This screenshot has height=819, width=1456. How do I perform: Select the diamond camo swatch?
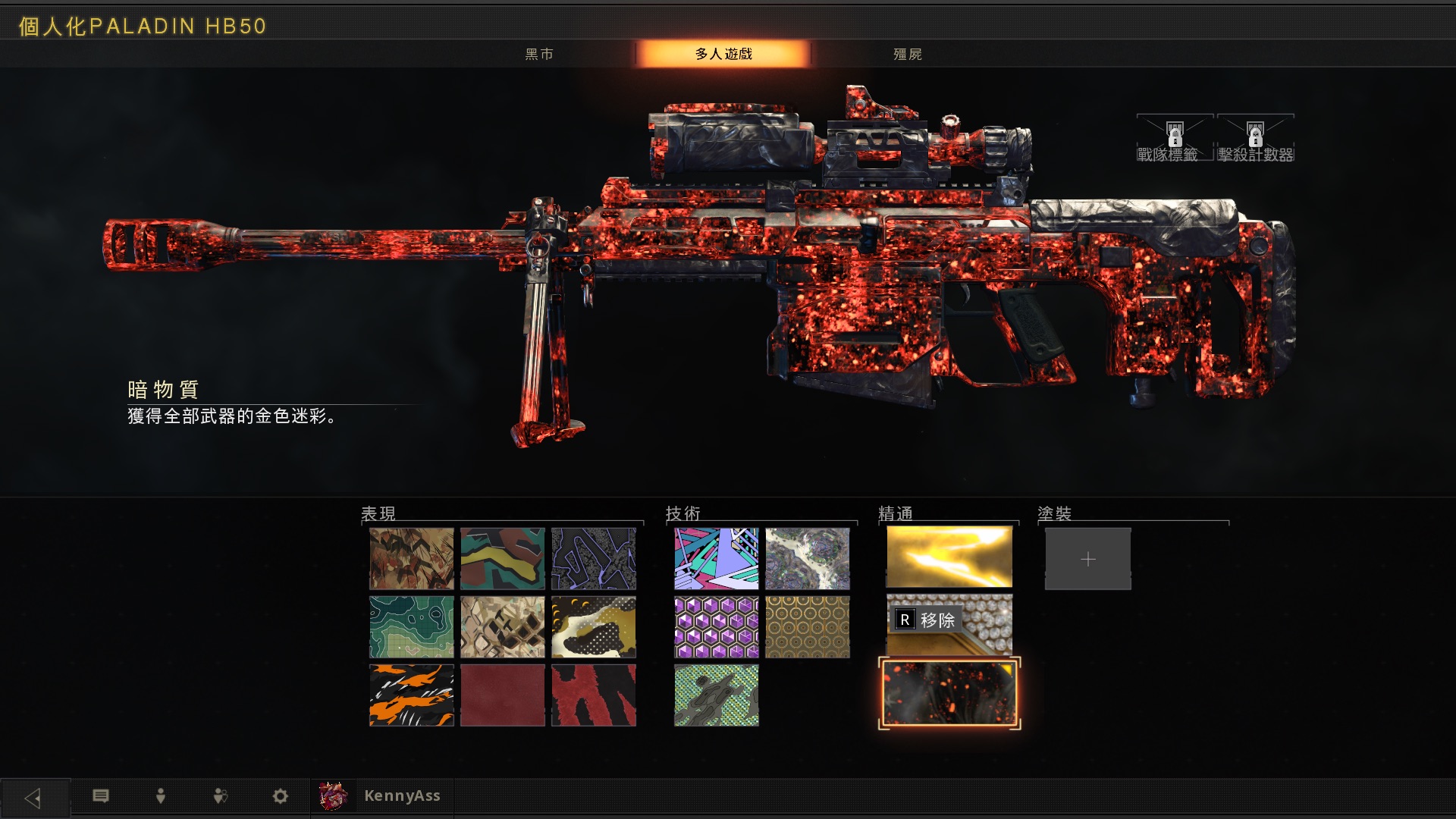tap(949, 626)
